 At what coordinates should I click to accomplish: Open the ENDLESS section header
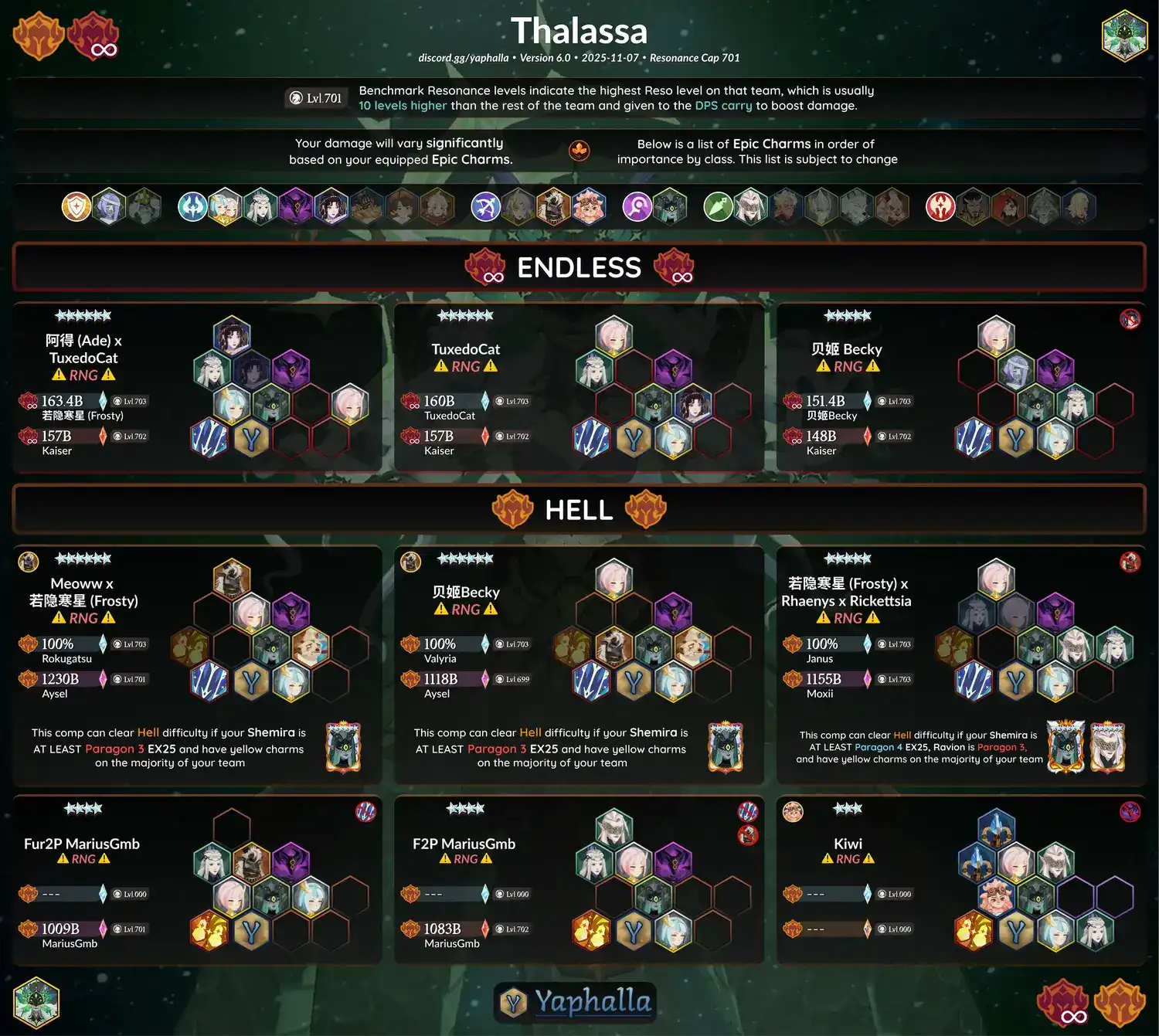pos(579,267)
